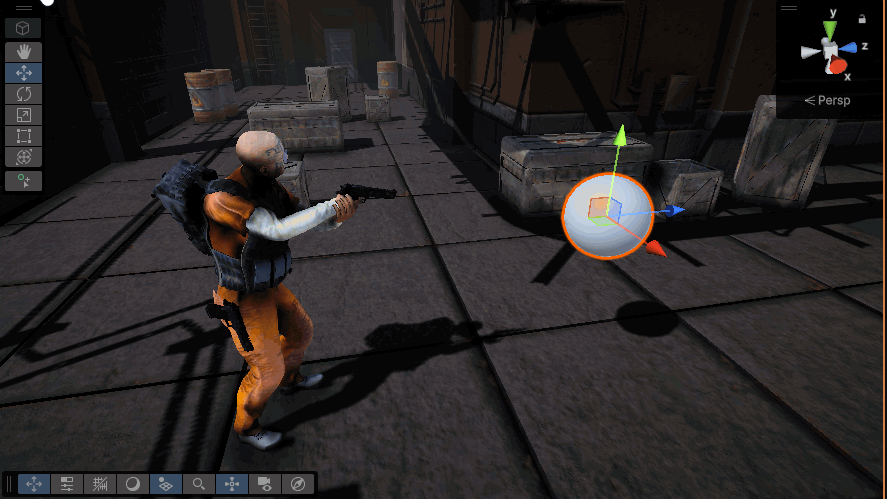The image size is (887, 499).
Task: Click the cube icon above the tool list
Action: (23, 27)
